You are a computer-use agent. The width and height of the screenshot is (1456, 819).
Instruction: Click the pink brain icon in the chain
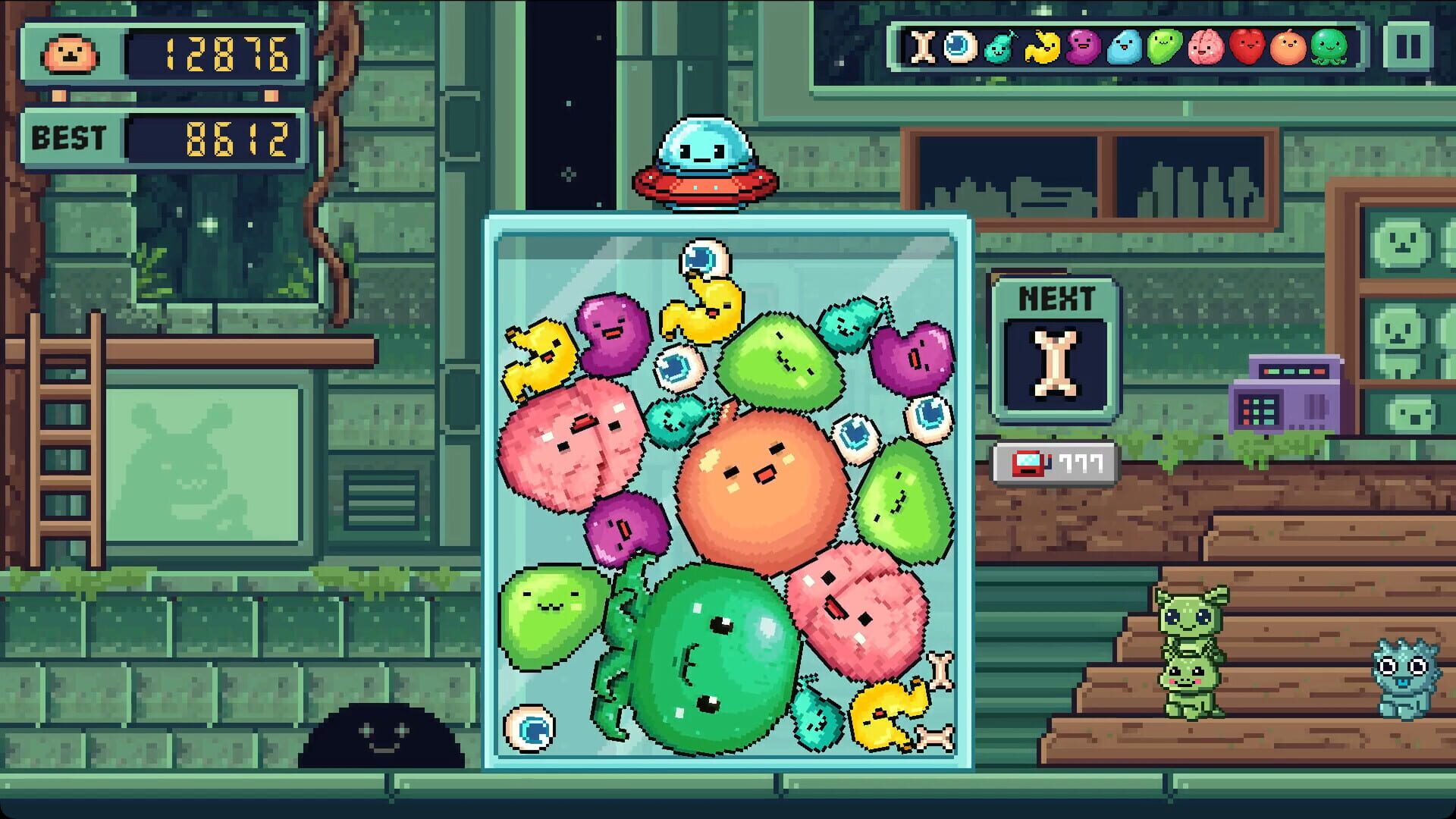pyautogui.click(x=1207, y=47)
